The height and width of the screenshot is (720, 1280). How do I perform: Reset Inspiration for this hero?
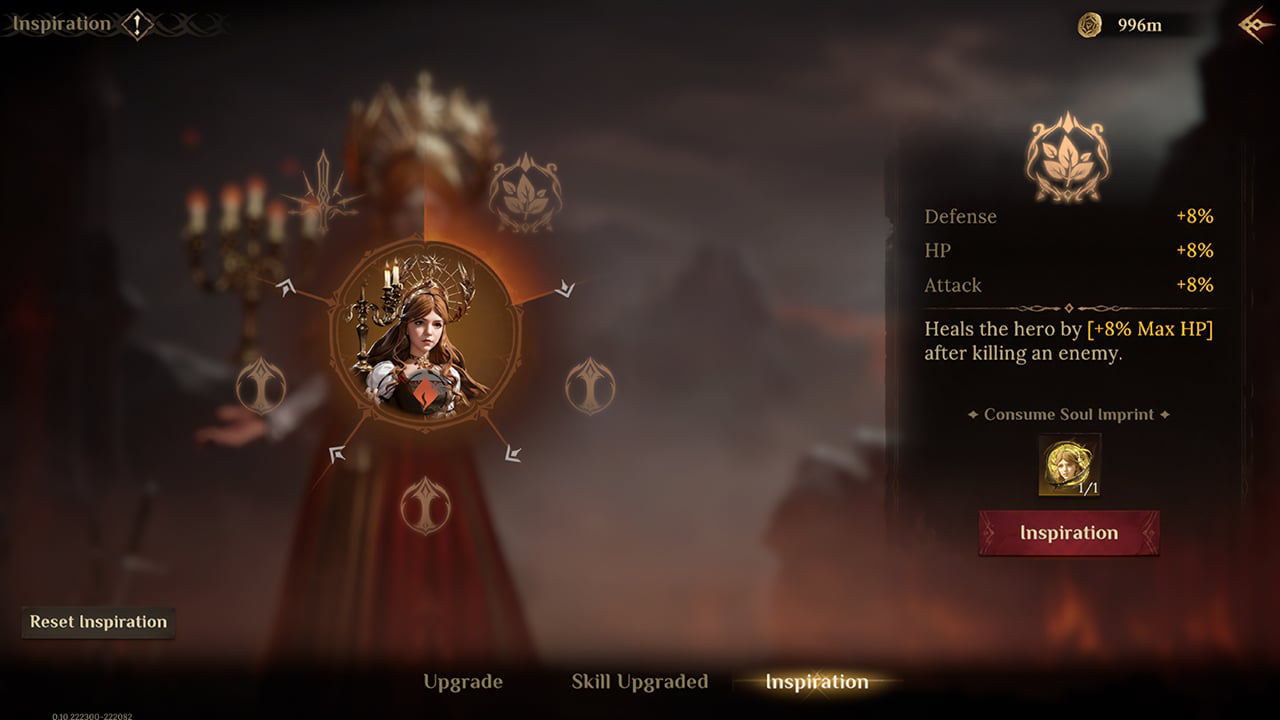click(x=98, y=622)
